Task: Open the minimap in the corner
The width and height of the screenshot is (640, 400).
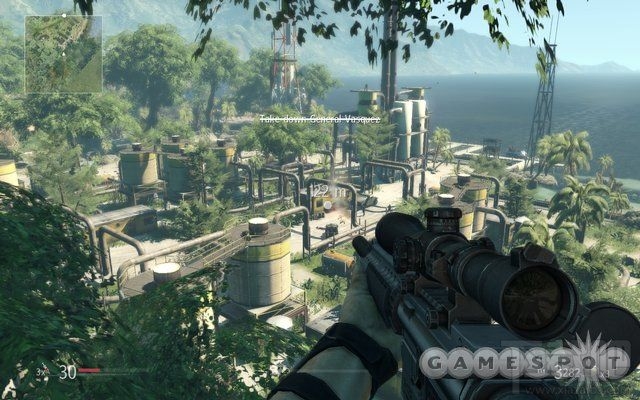Action: click(x=63, y=53)
